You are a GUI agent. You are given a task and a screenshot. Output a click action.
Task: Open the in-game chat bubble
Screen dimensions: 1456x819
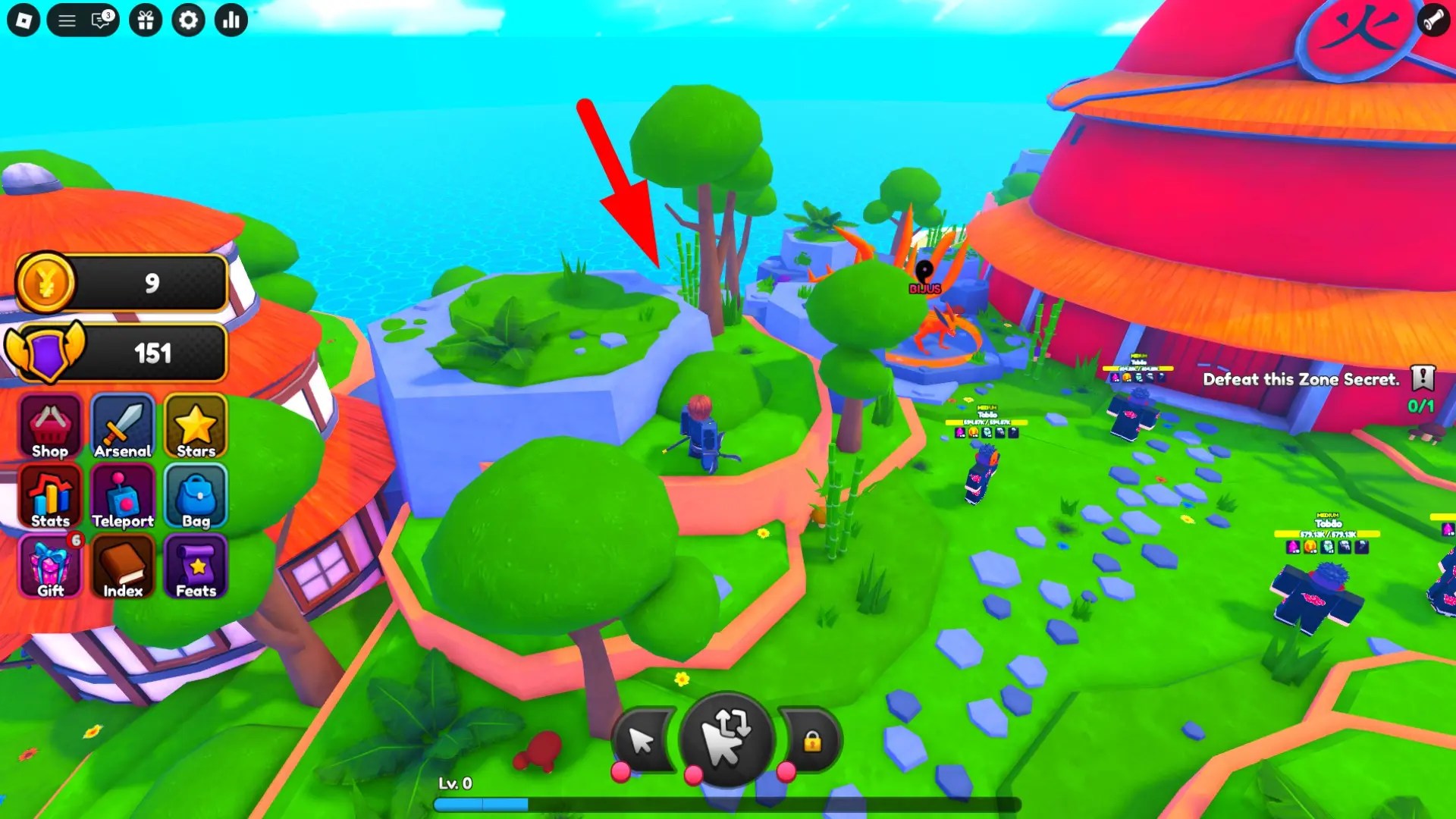99,20
